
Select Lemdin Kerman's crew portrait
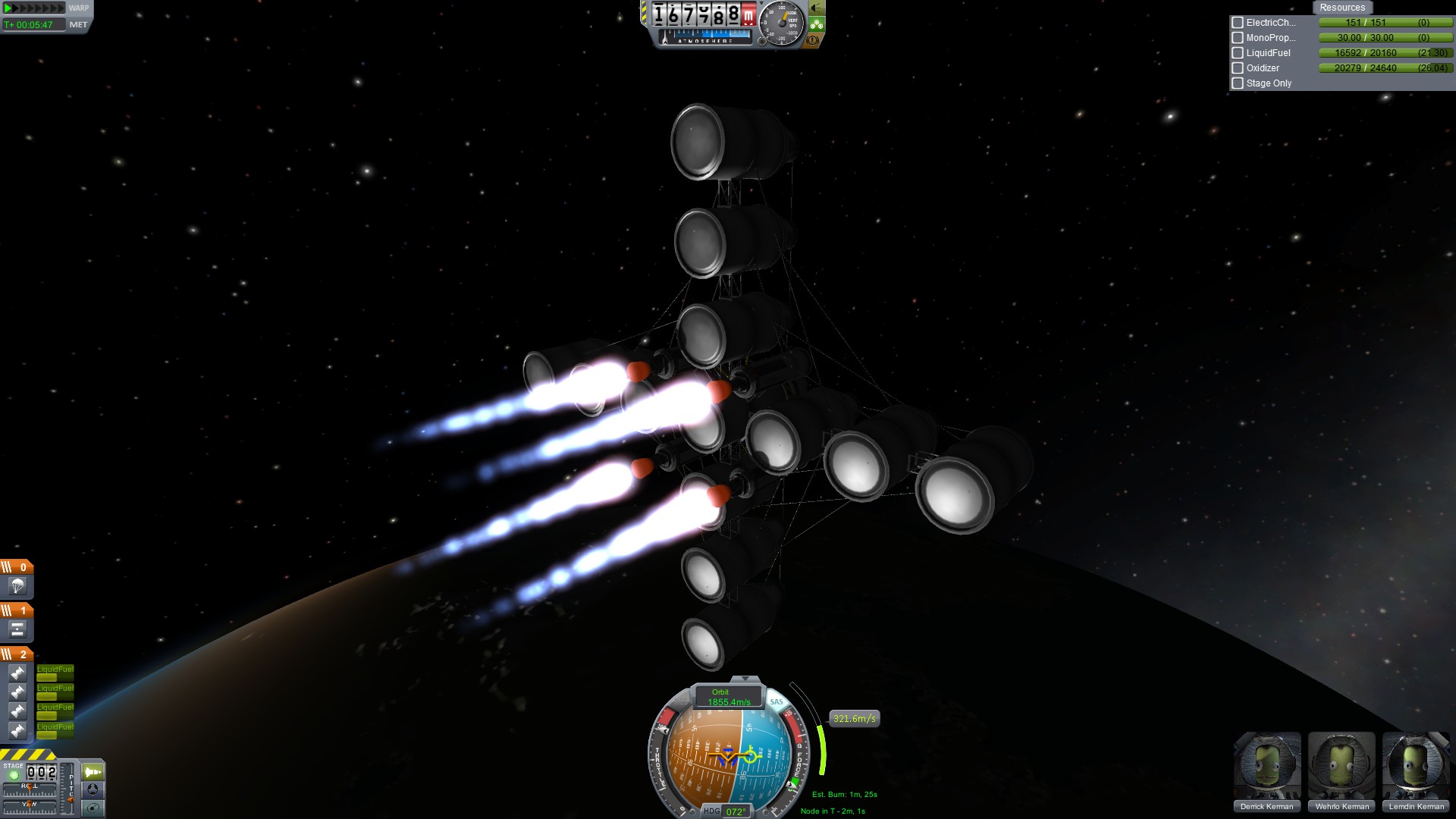point(1415,766)
